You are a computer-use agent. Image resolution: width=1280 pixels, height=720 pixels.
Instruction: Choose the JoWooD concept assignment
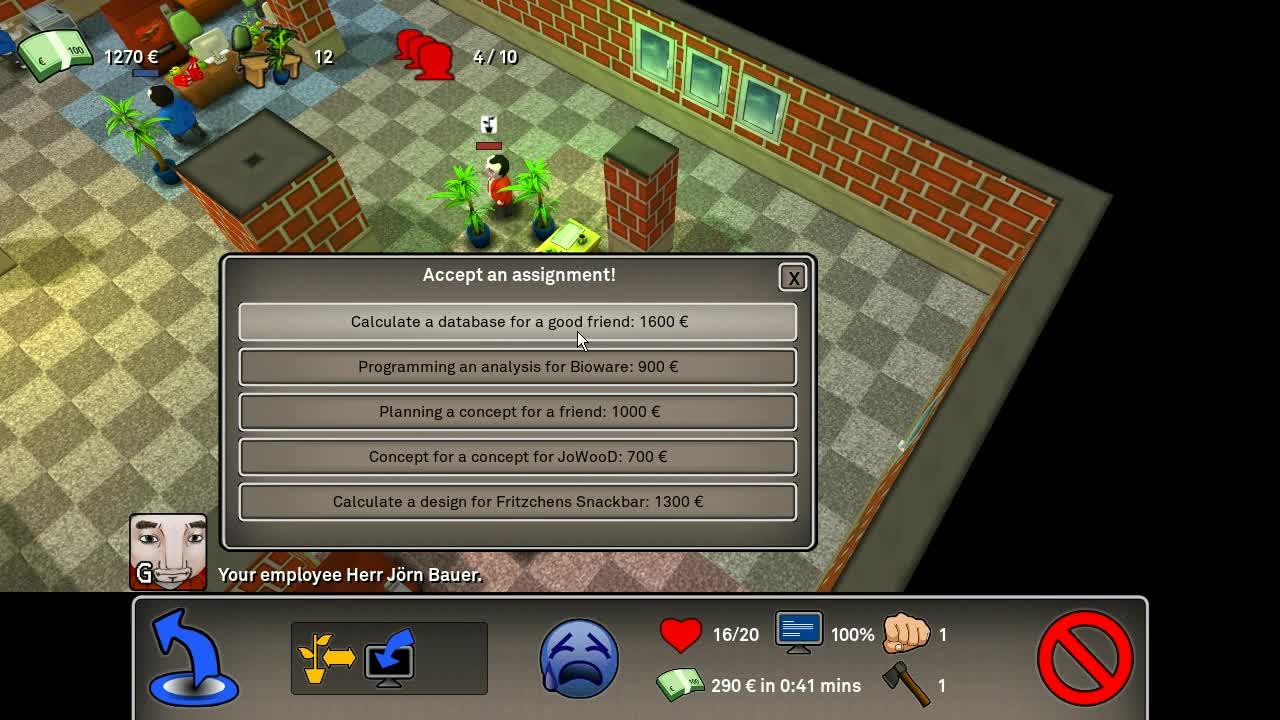pyautogui.click(x=518, y=457)
